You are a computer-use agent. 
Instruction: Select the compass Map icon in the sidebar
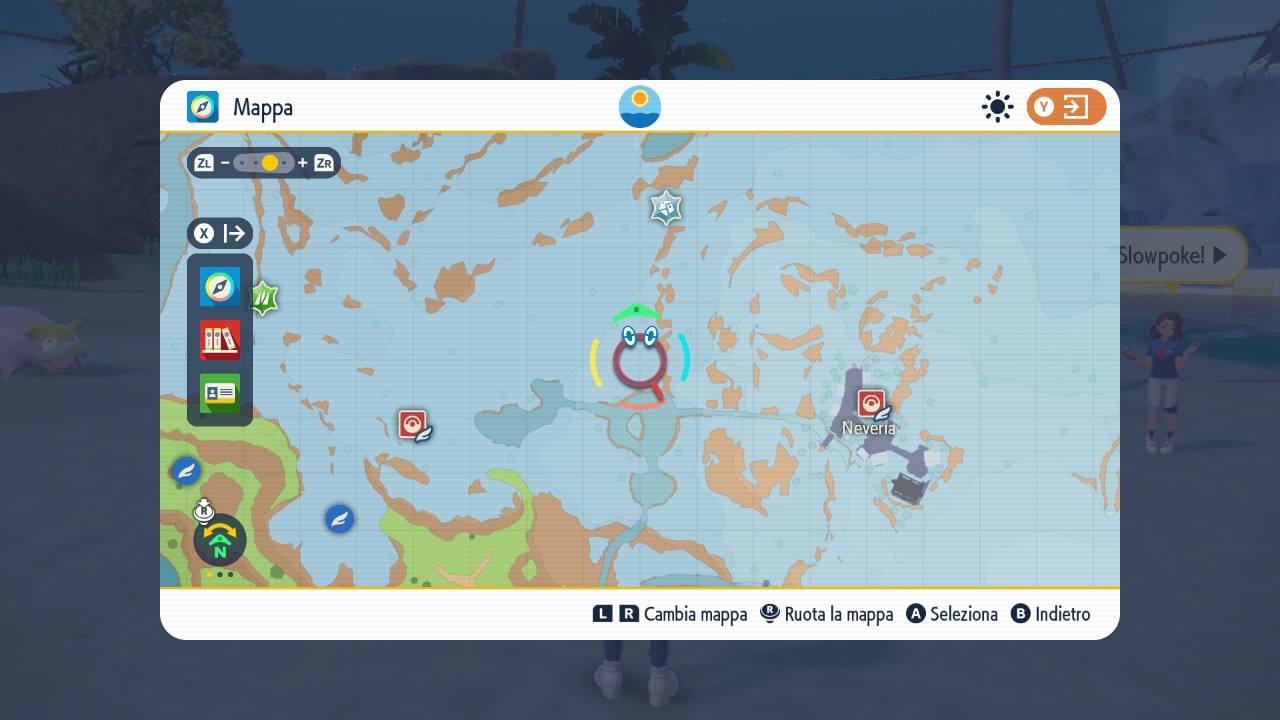[219, 287]
